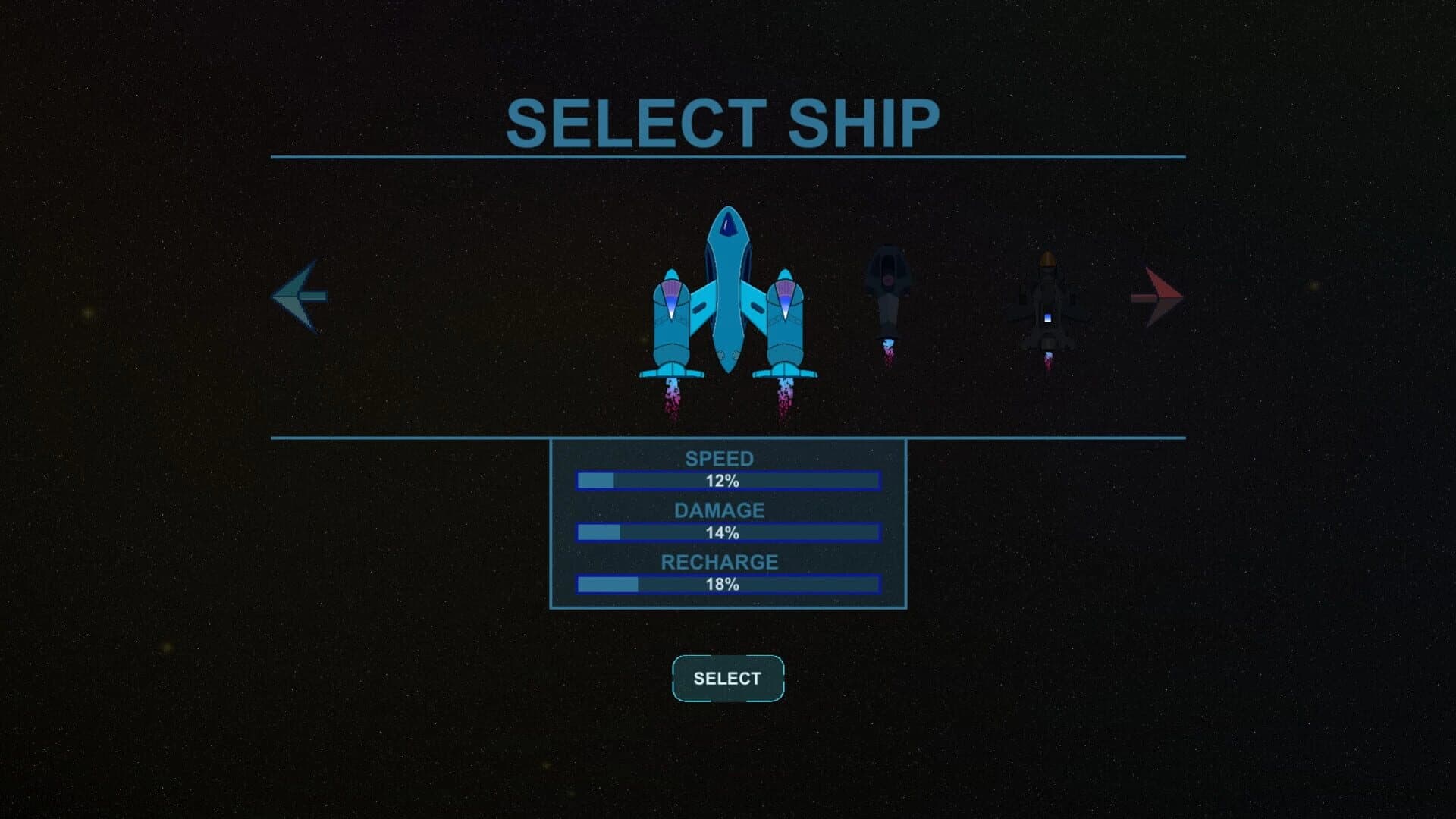The height and width of the screenshot is (819, 1456).
Task: Click the RECHARGE bar showing 18%
Action: tap(728, 584)
